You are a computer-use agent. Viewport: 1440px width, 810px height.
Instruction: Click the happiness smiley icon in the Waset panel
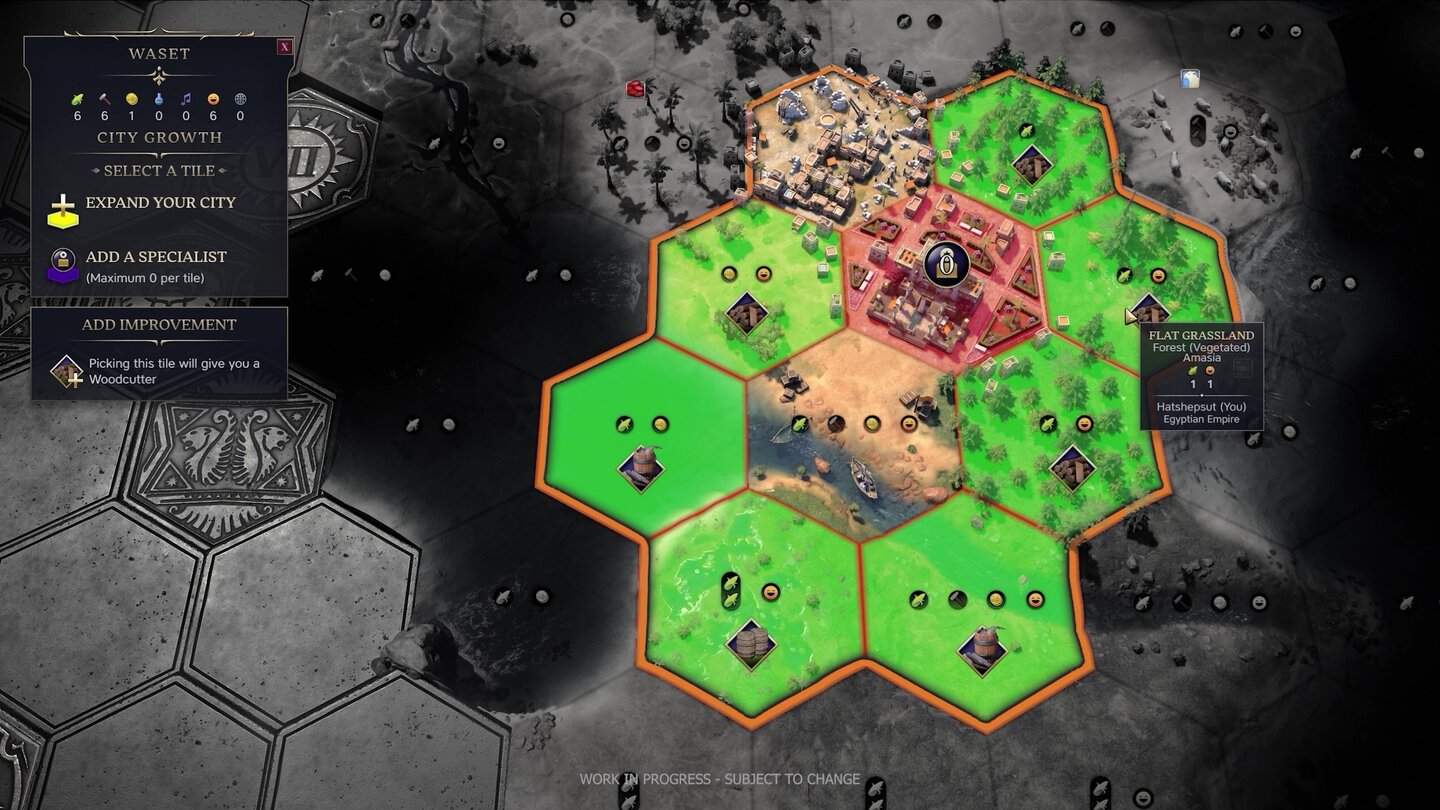(x=213, y=100)
